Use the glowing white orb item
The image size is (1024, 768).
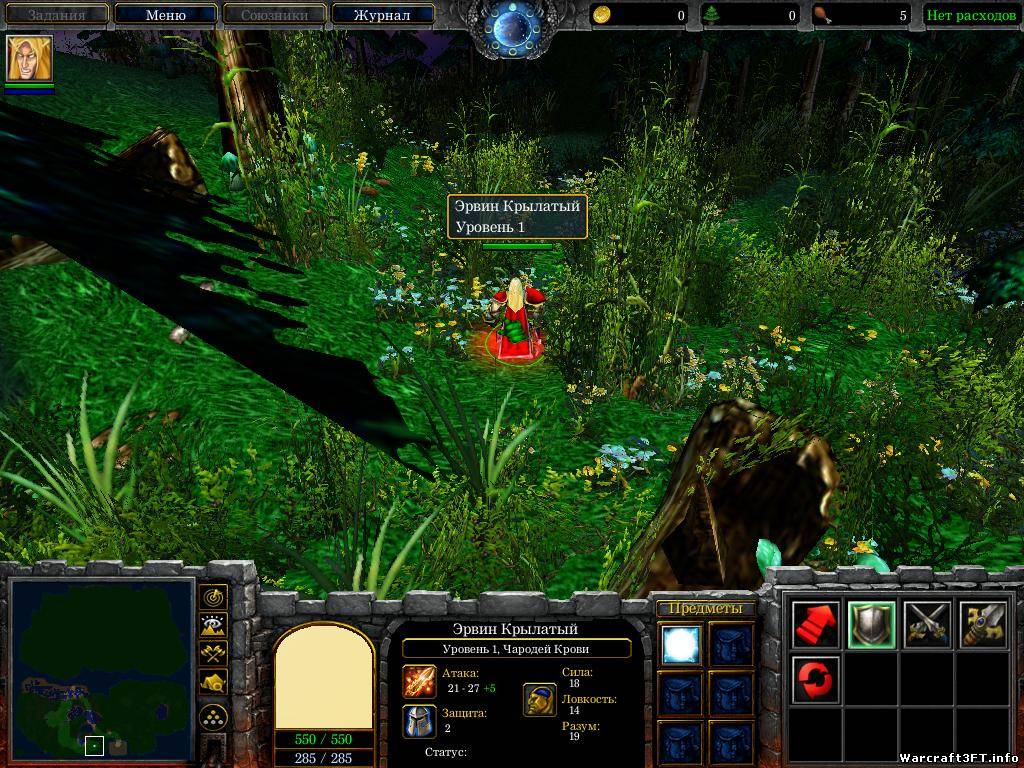pos(680,645)
